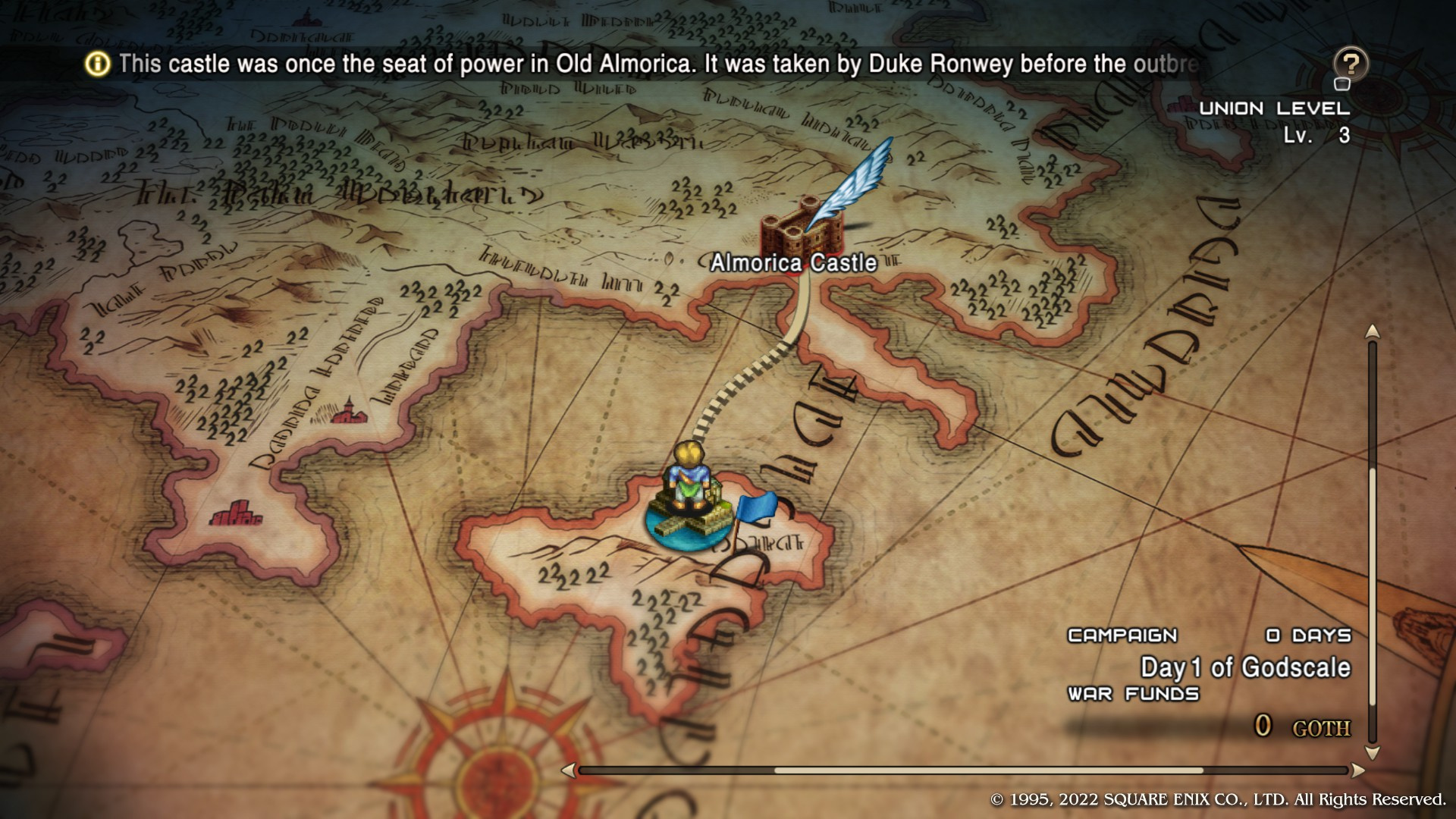This screenshot has width=1456, height=819.
Task: Open the question mark help icon
Action: point(1350,64)
